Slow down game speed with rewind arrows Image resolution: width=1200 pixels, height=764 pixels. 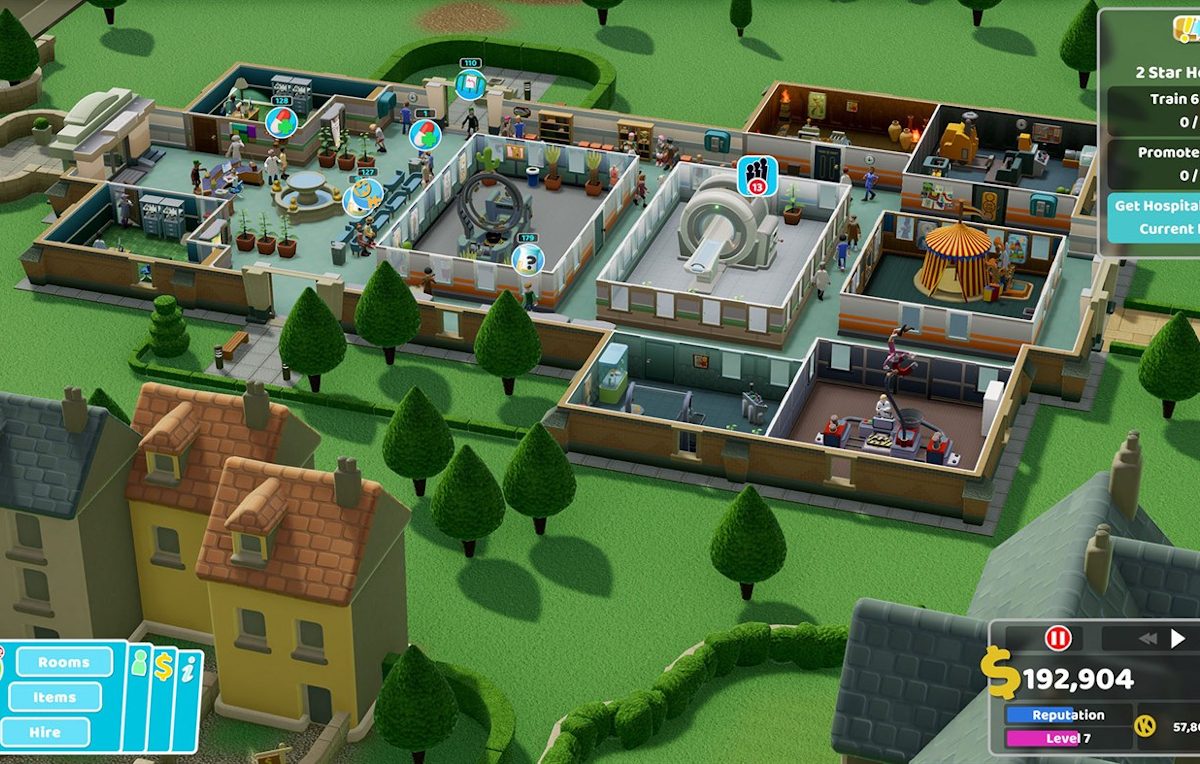[x=1147, y=638]
